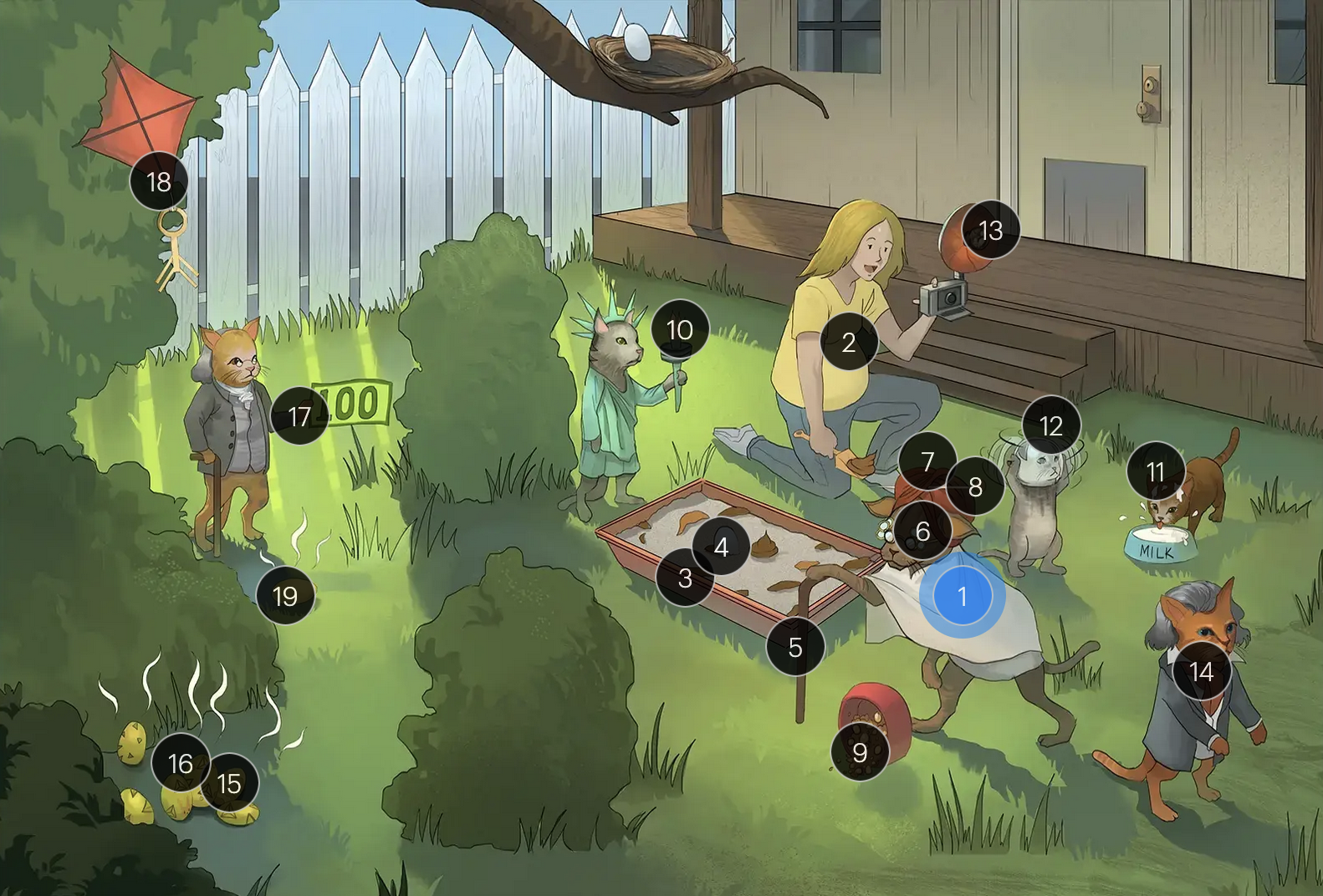
Task: Choose hotspot marker number 4
Action: click(x=721, y=547)
